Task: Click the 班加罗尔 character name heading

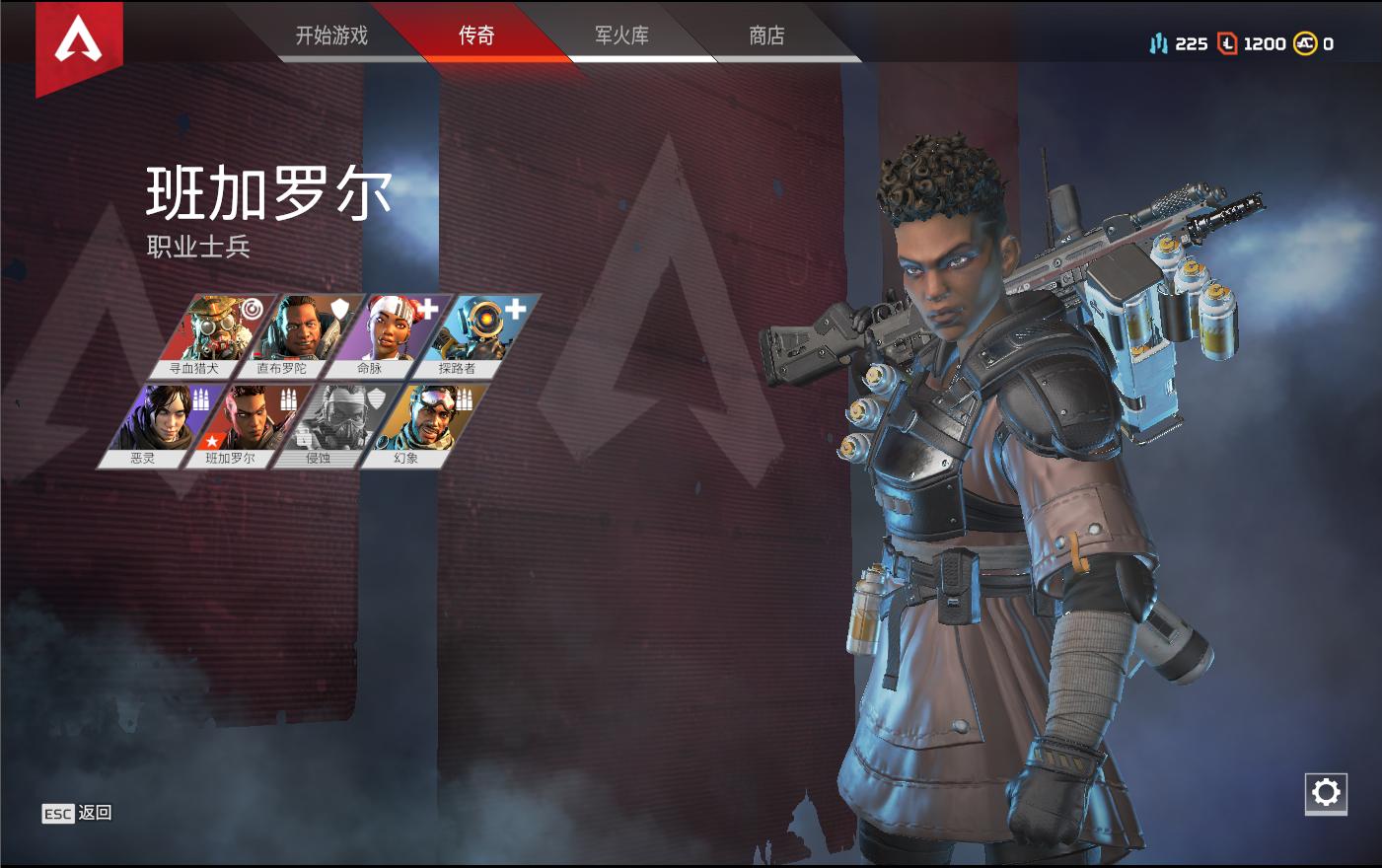Action: (269, 193)
